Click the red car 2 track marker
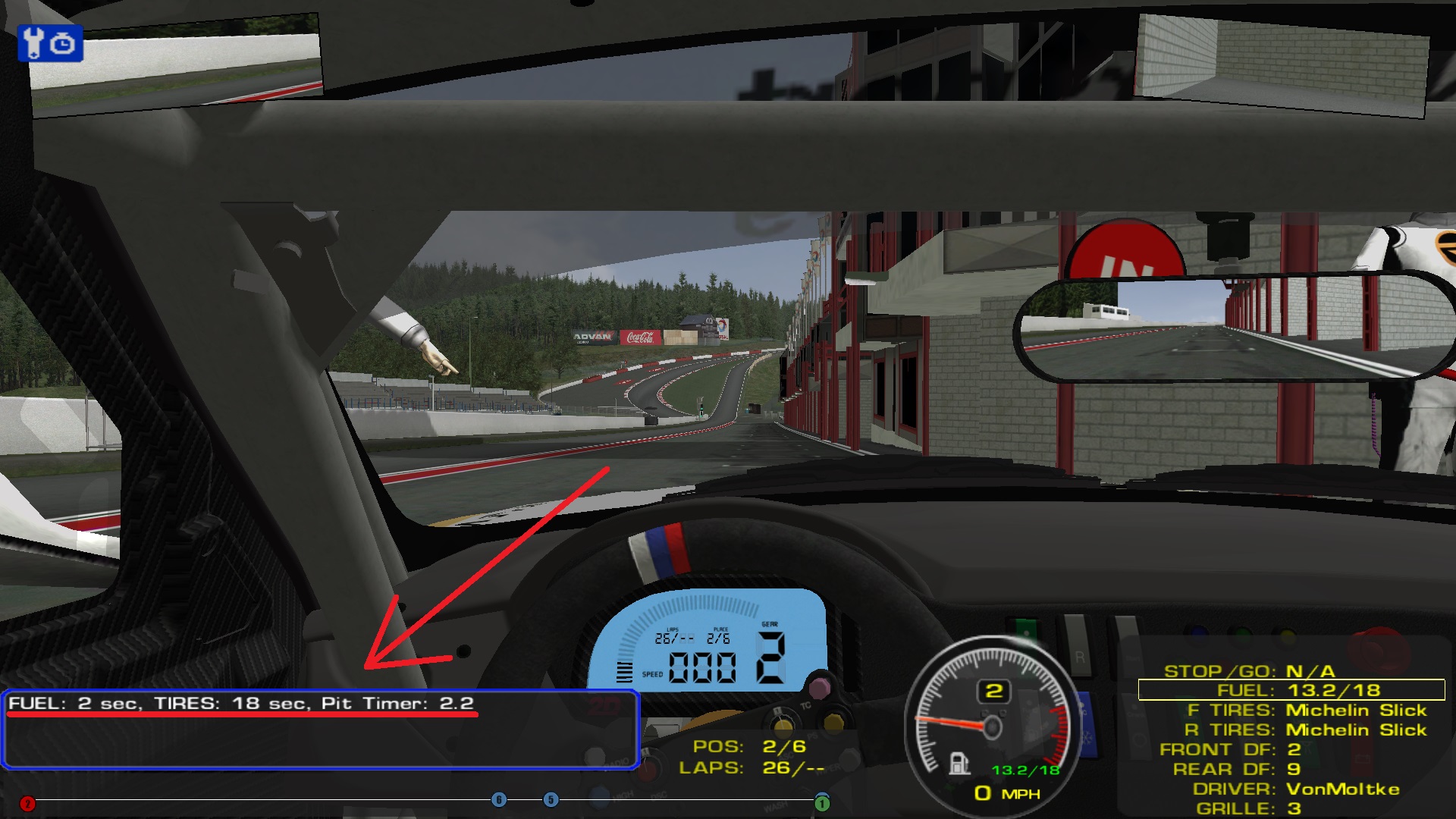 [27, 804]
